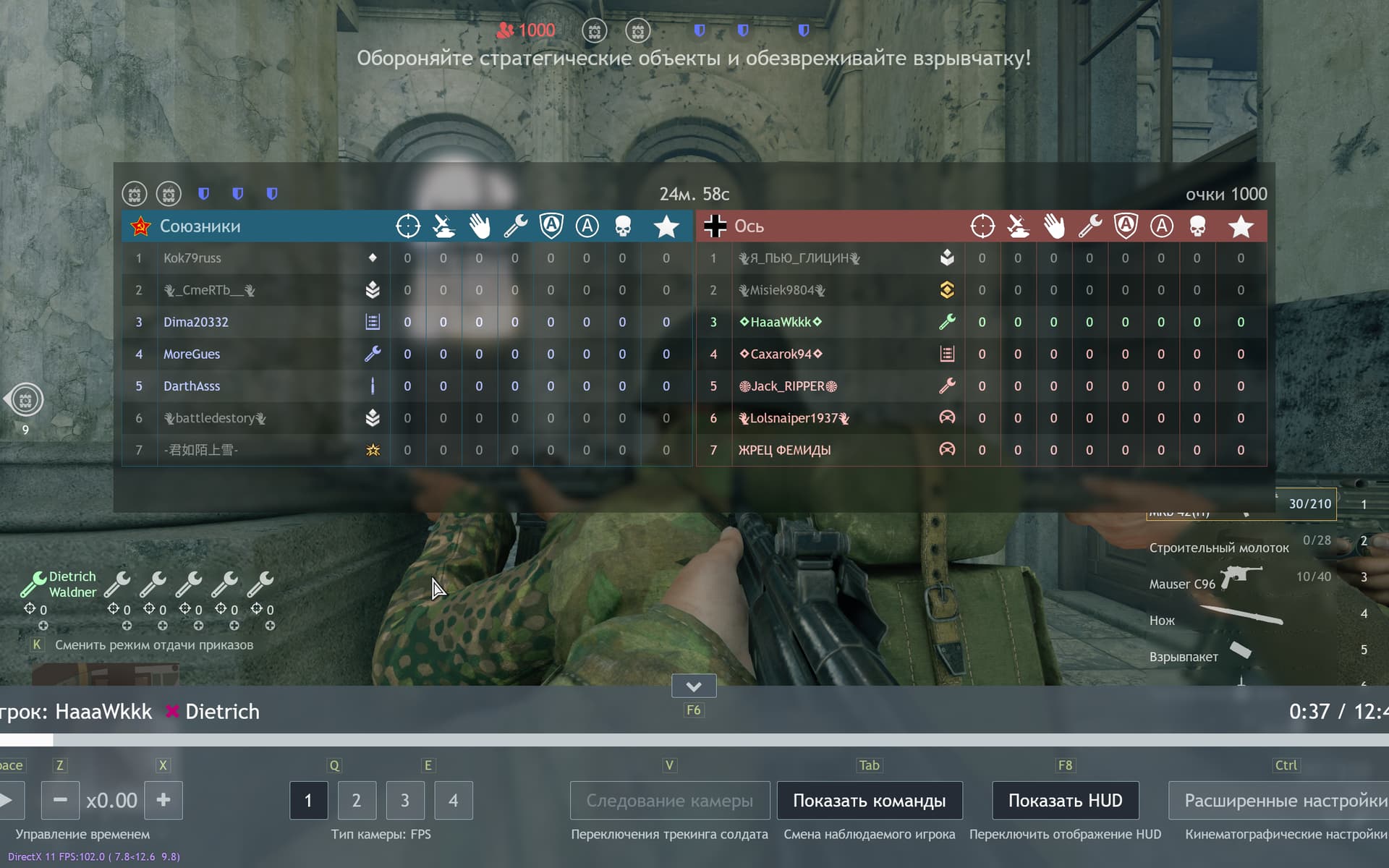Click the skull (deaths) column icon on Союзники scoreboard

pyautogui.click(x=622, y=226)
